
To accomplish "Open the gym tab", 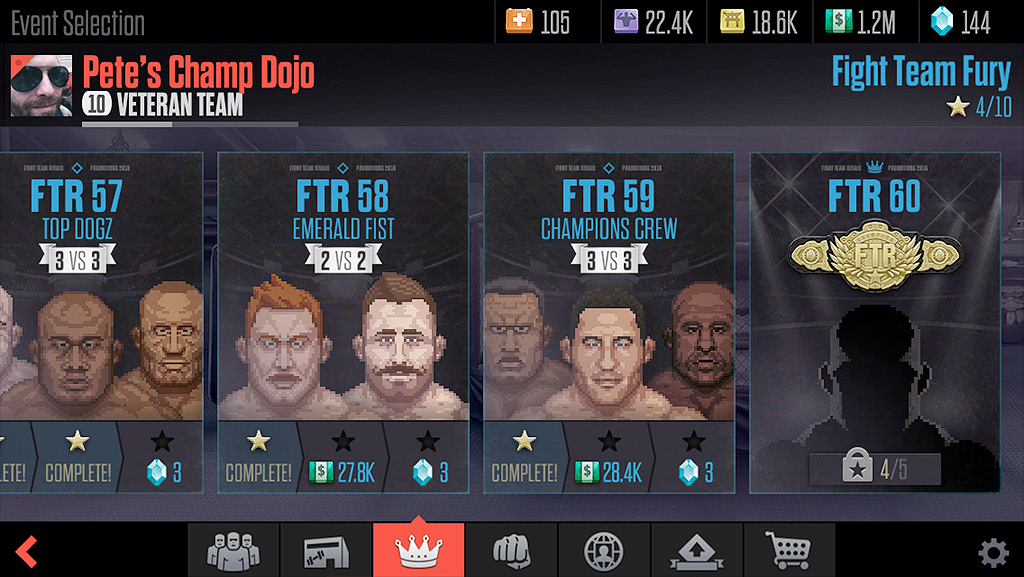I will 325,550.
